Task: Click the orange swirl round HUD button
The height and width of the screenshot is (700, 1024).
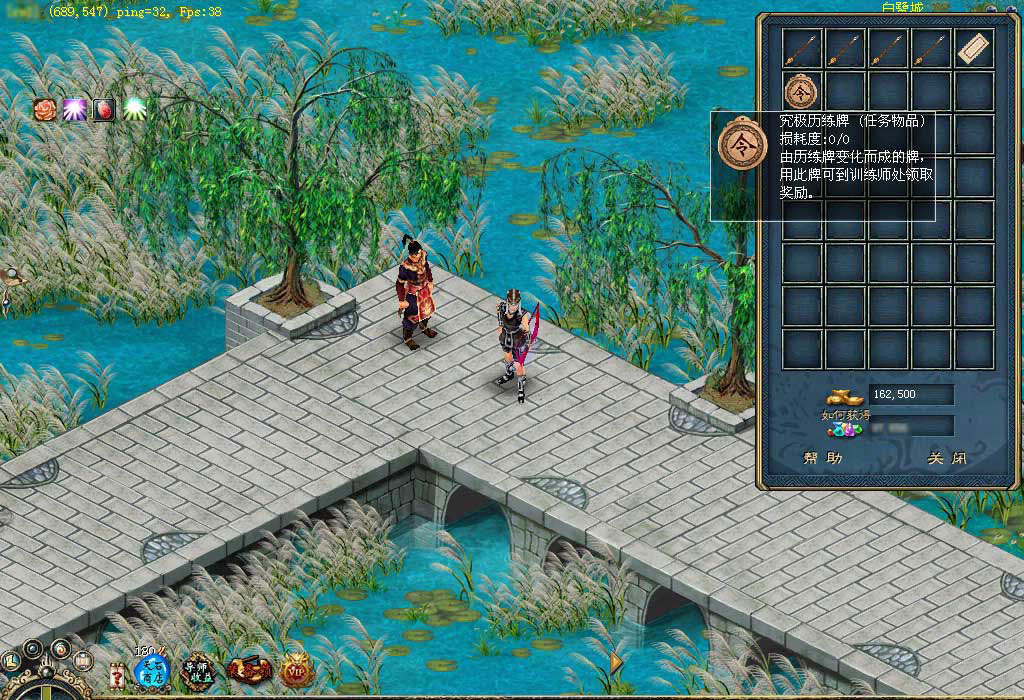Action: click(59, 649)
